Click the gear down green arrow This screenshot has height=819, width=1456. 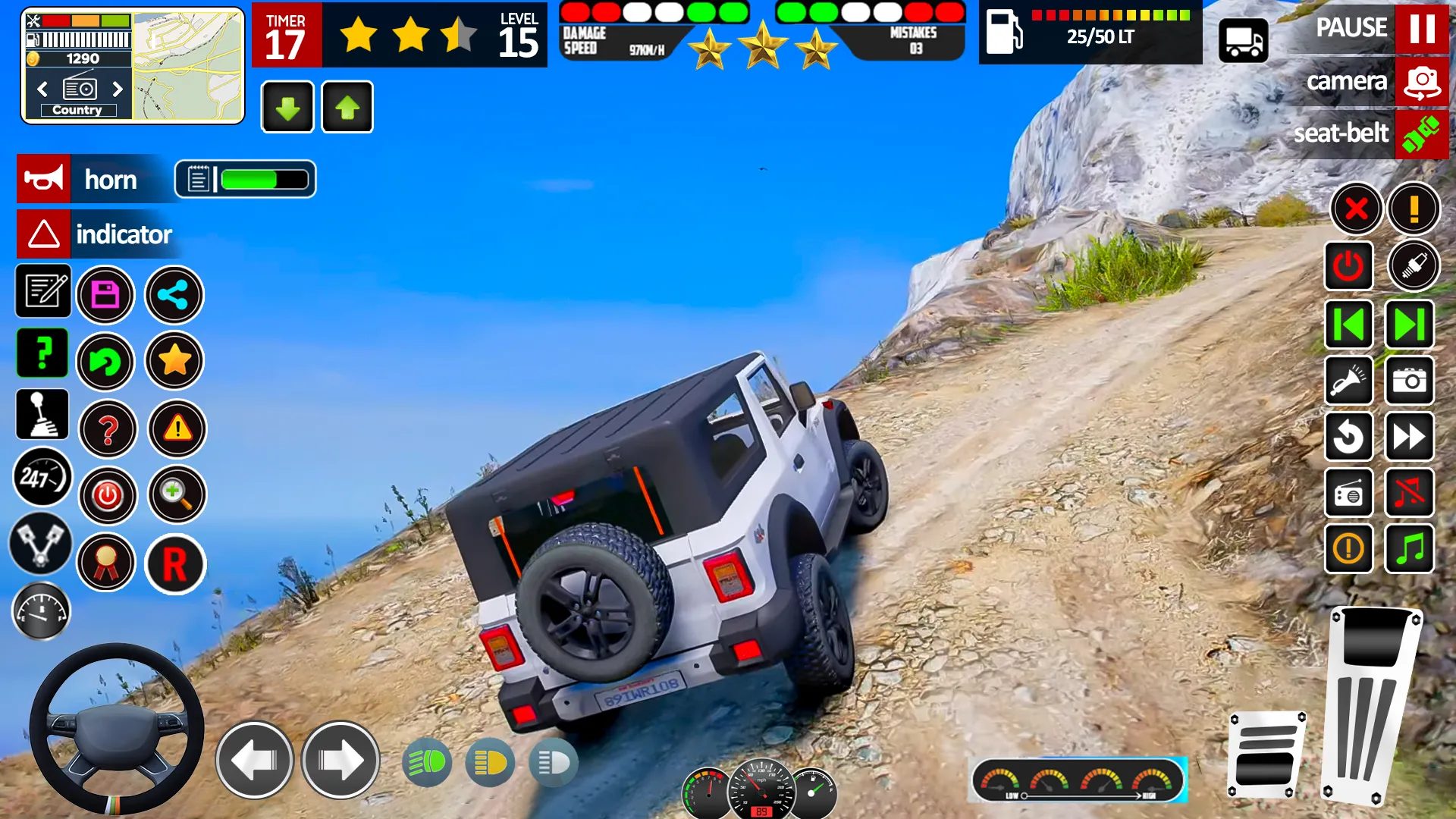coord(287,107)
